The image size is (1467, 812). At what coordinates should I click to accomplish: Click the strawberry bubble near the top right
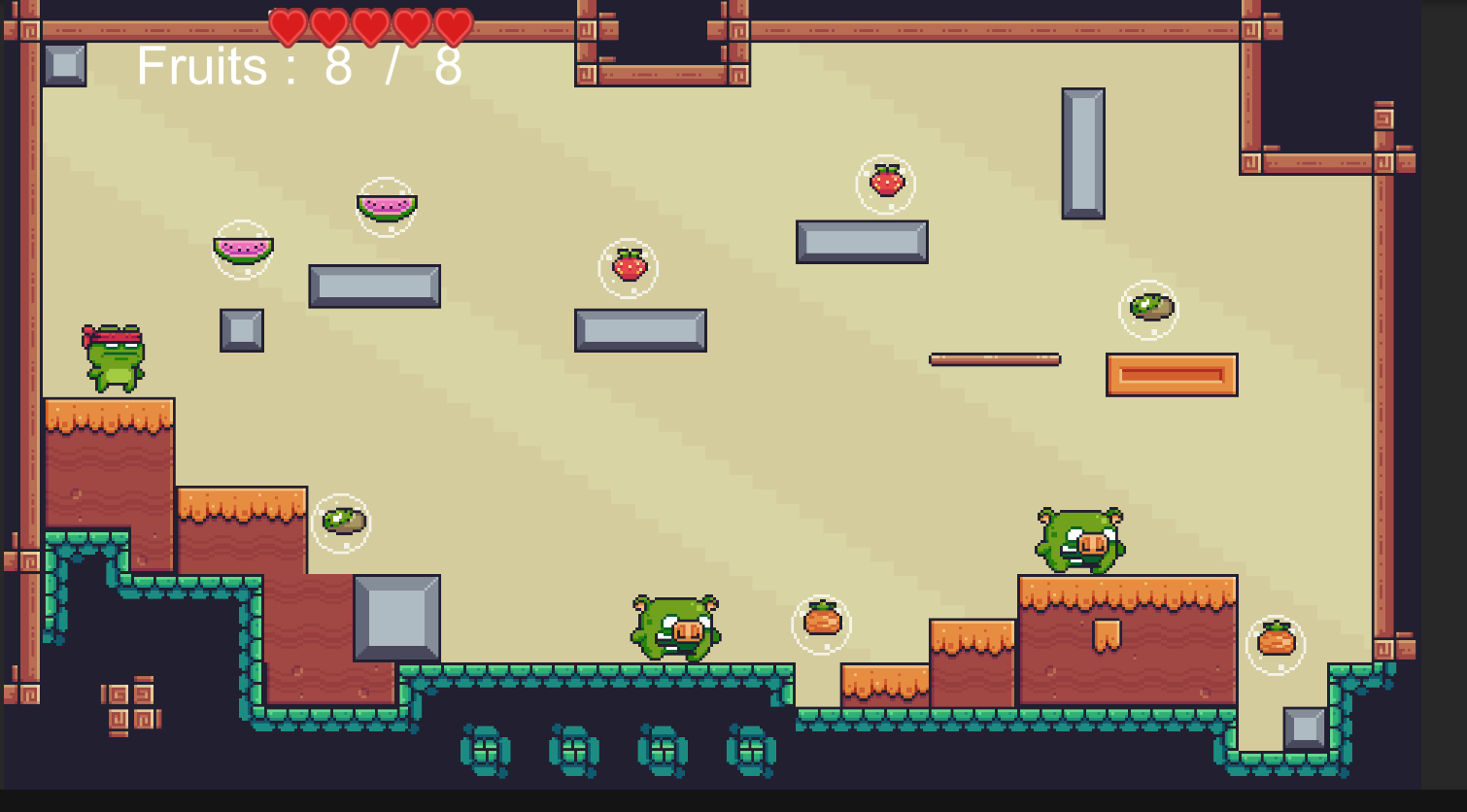[885, 181]
